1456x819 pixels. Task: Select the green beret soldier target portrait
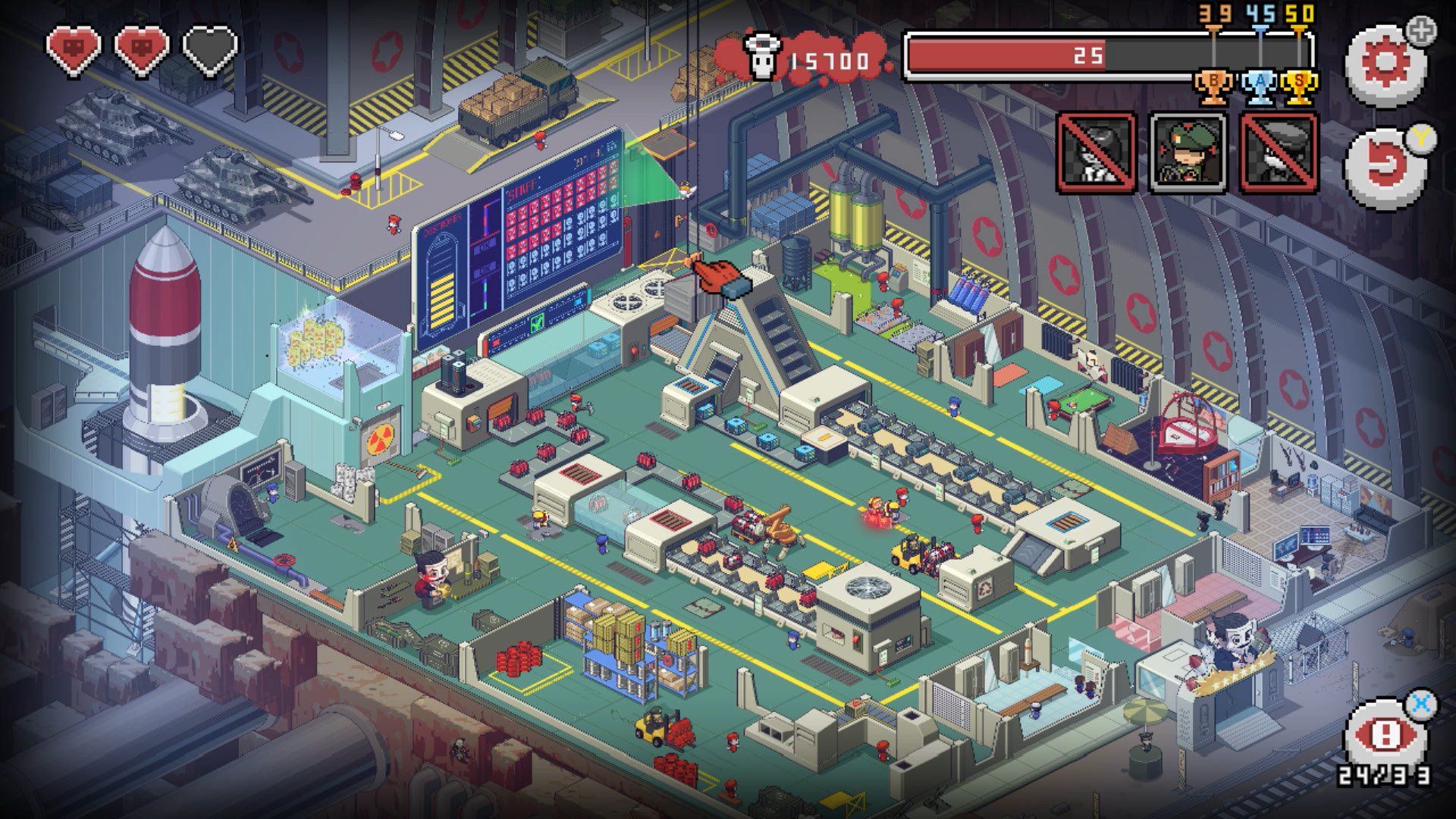click(x=1188, y=152)
